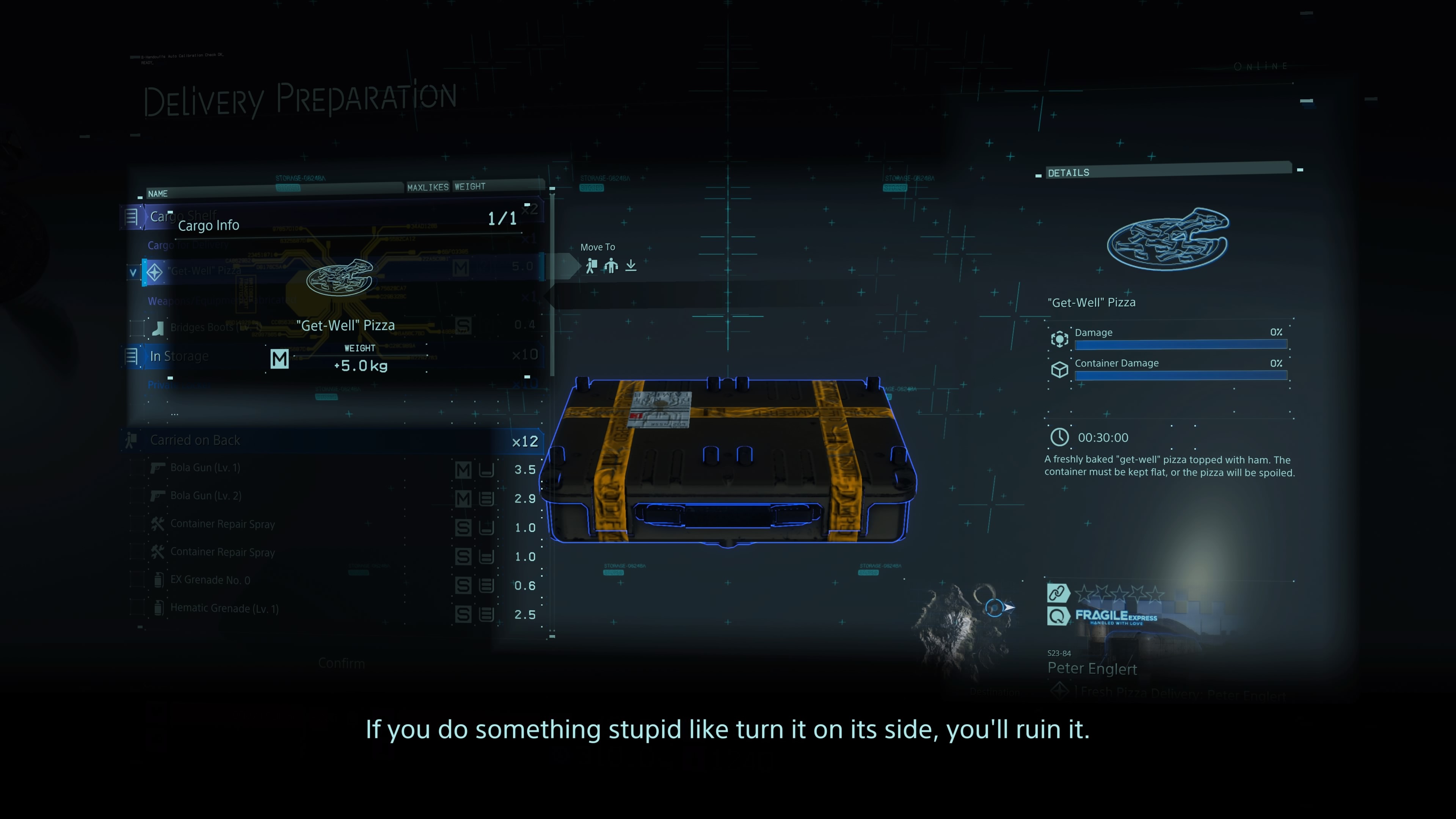1456x819 pixels.
Task: Move cargo to storage using the download-arrow icon
Action: pos(631,266)
